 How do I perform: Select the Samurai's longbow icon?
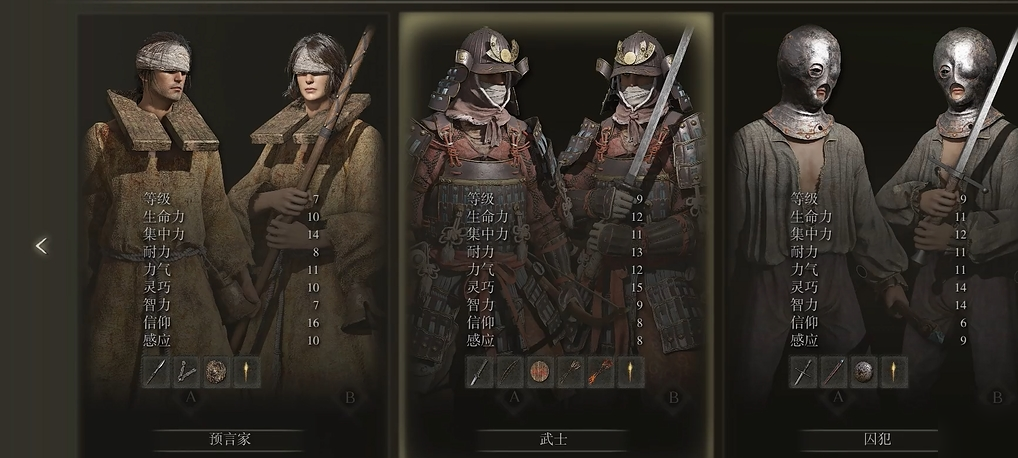click(510, 372)
